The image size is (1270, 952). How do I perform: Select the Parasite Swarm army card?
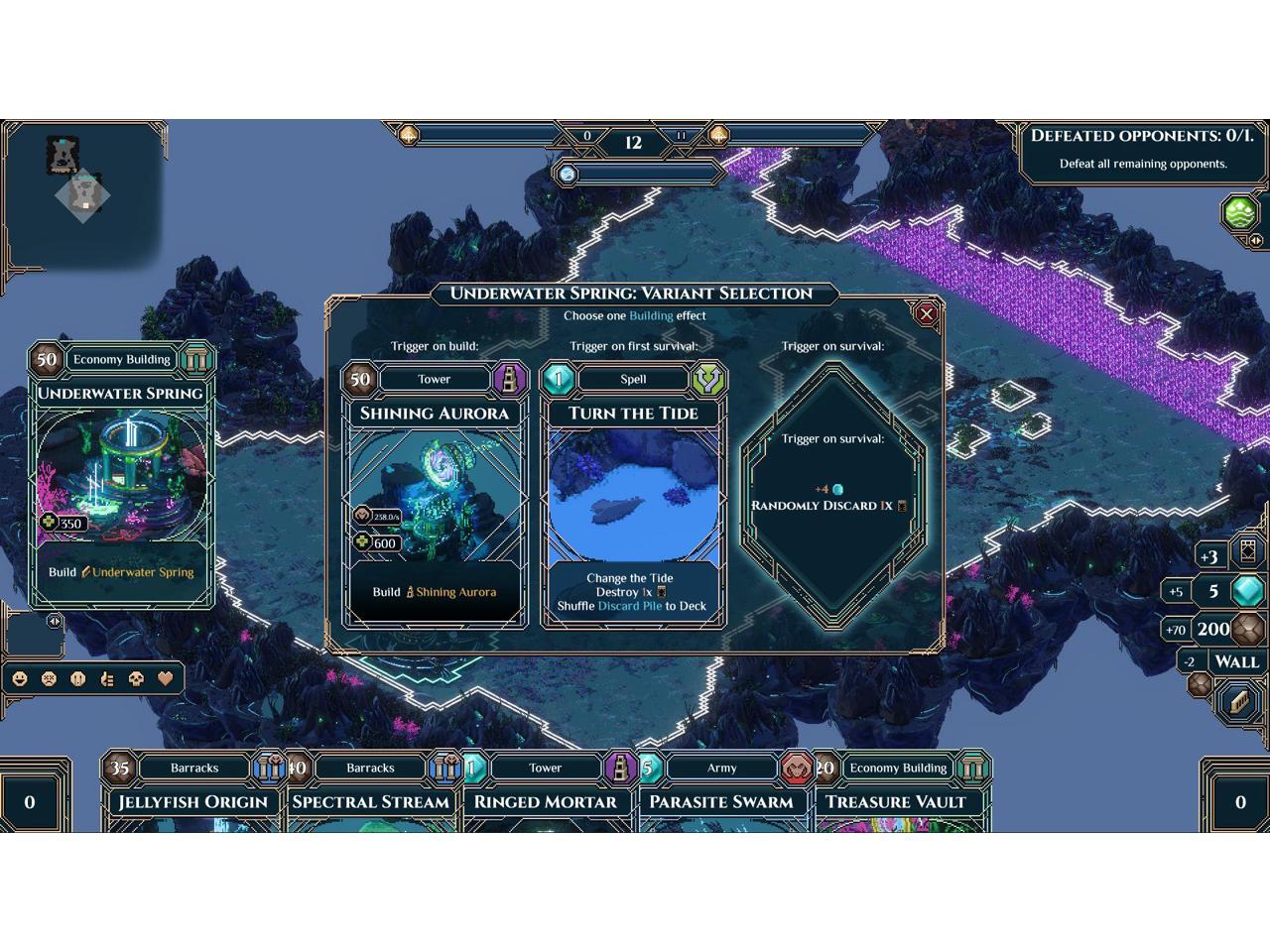(720, 801)
